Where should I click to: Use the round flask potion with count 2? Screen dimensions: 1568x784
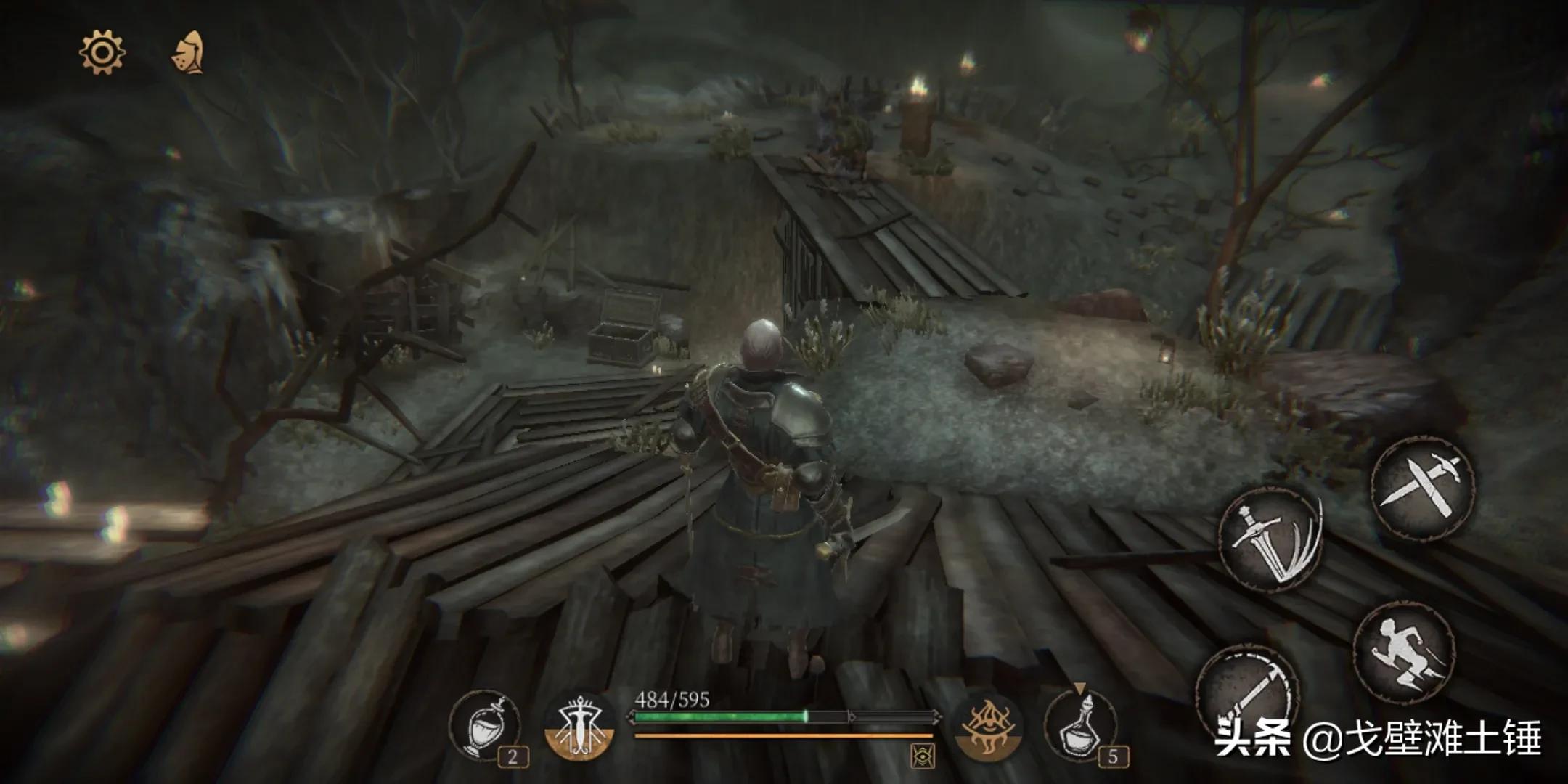tap(485, 726)
